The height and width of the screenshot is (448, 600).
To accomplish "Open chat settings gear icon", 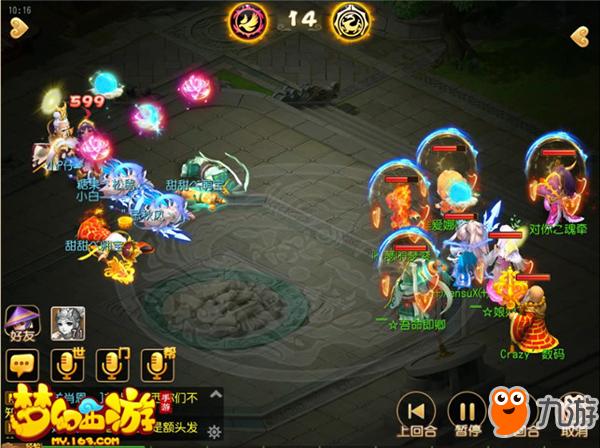I will click(x=214, y=431).
